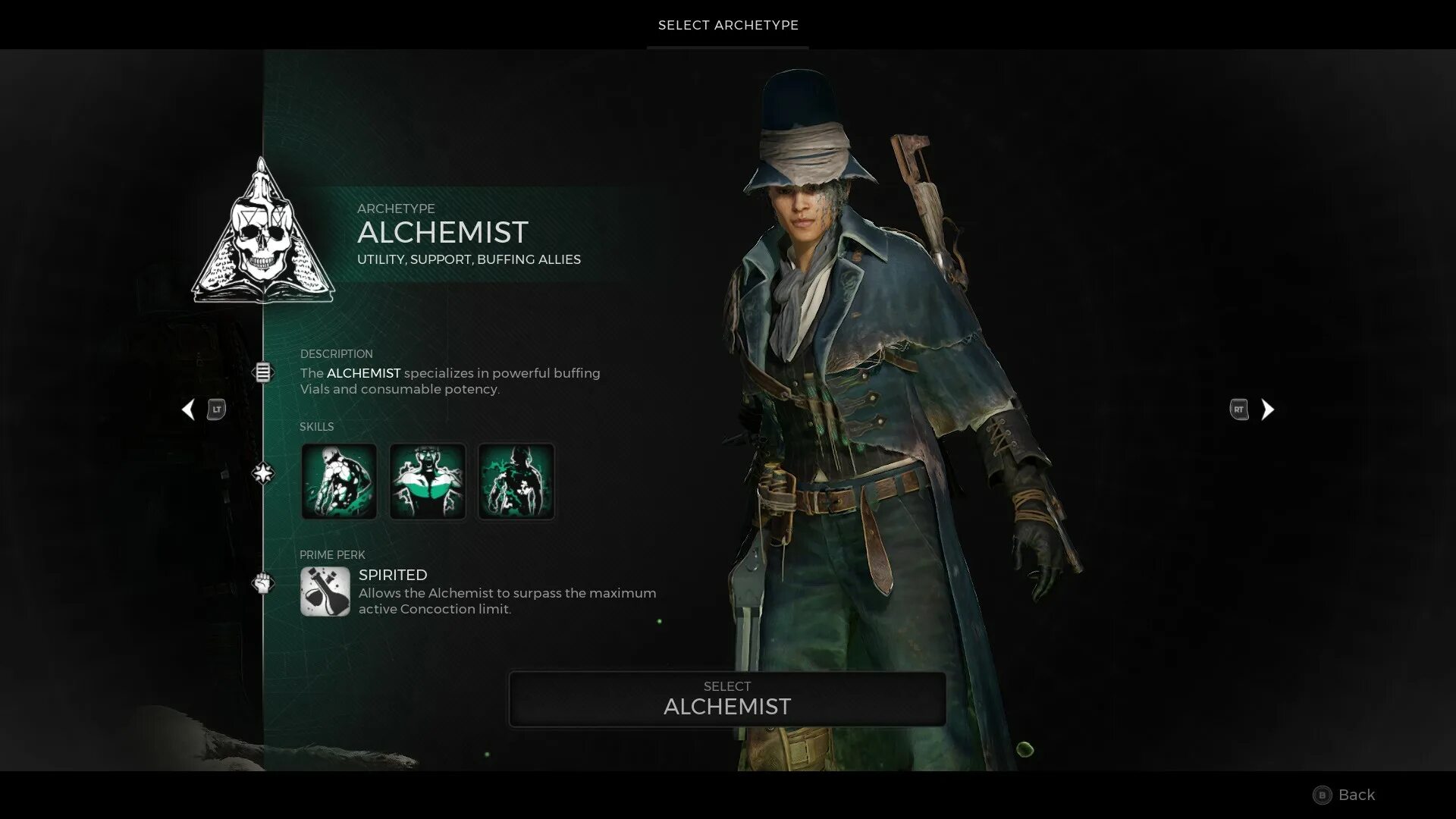
Task: Pick the third skill showing figure's back
Action: click(x=516, y=482)
